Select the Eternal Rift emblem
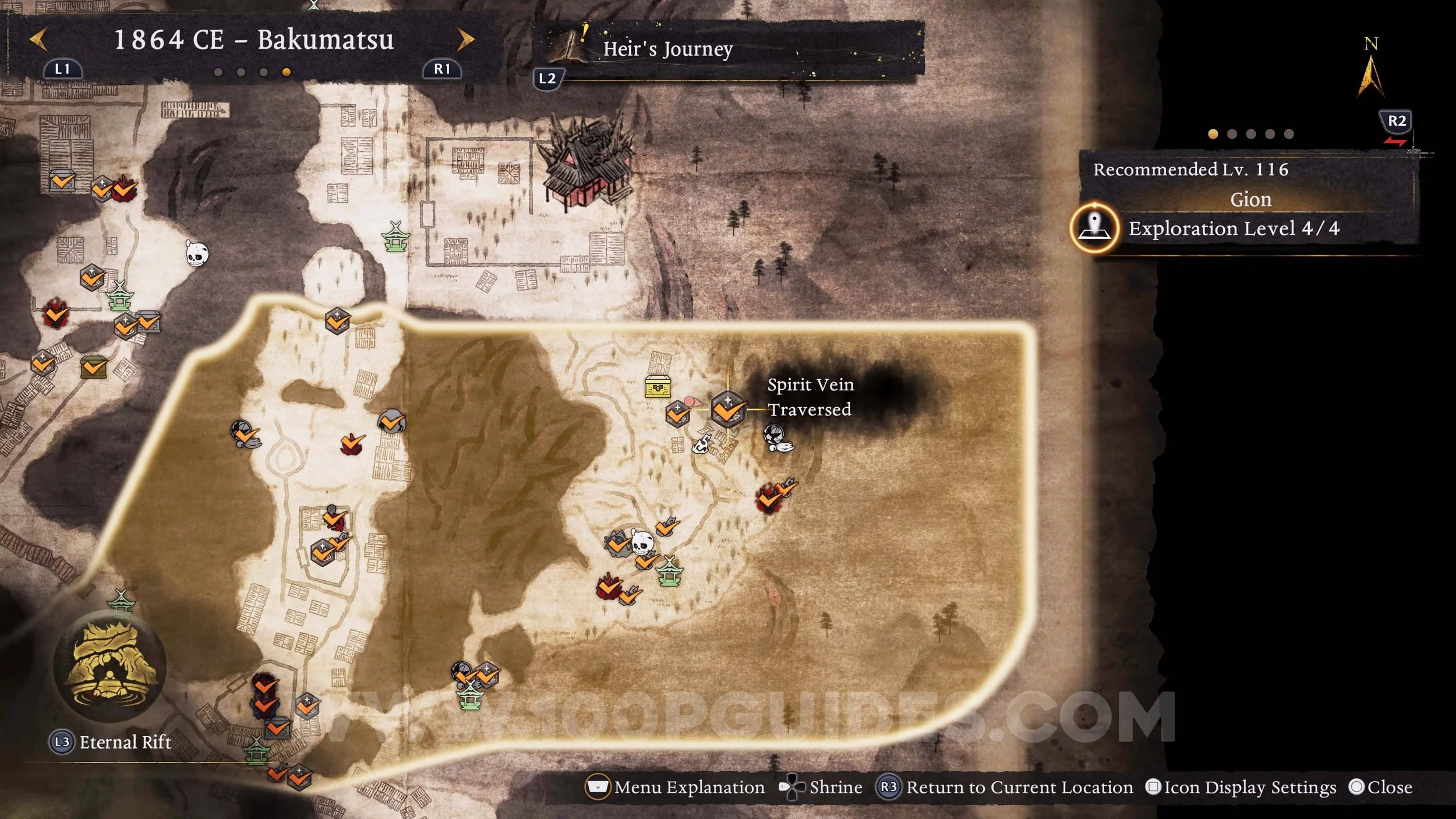This screenshot has height=819, width=1456. (109, 668)
